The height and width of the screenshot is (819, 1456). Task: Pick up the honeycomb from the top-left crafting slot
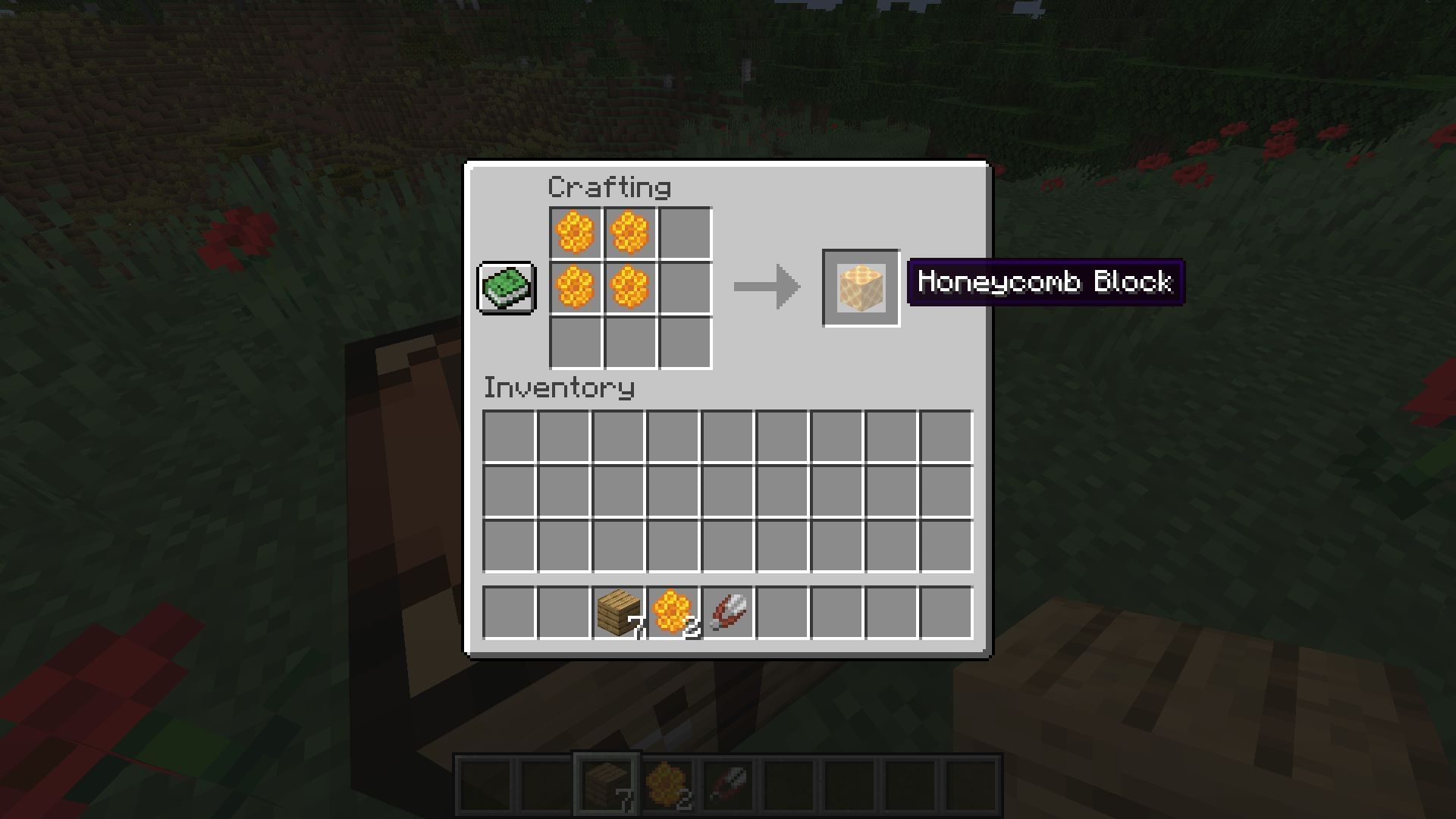click(575, 234)
